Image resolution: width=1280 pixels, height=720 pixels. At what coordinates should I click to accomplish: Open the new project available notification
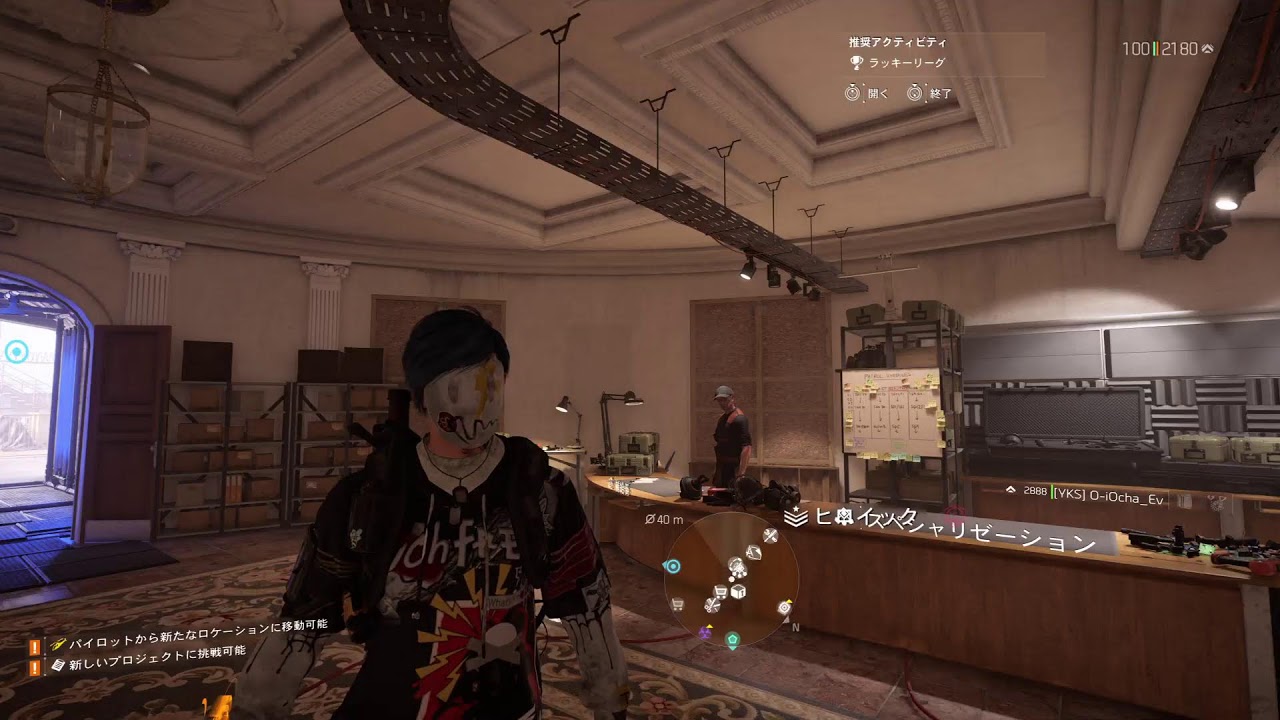[x=148, y=650]
